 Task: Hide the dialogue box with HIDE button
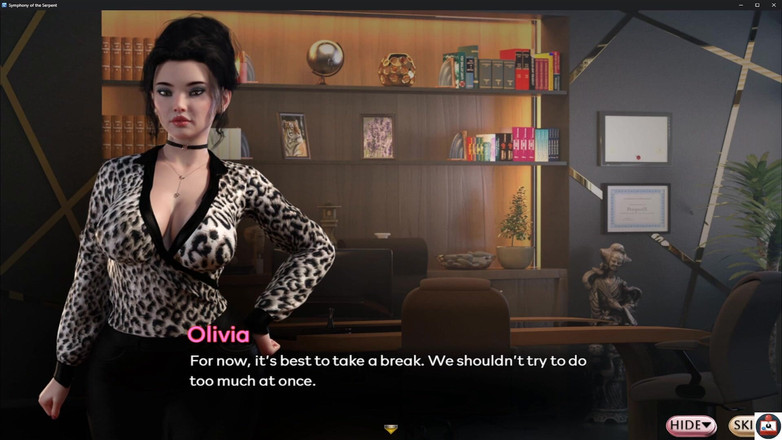click(x=691, y=426)
